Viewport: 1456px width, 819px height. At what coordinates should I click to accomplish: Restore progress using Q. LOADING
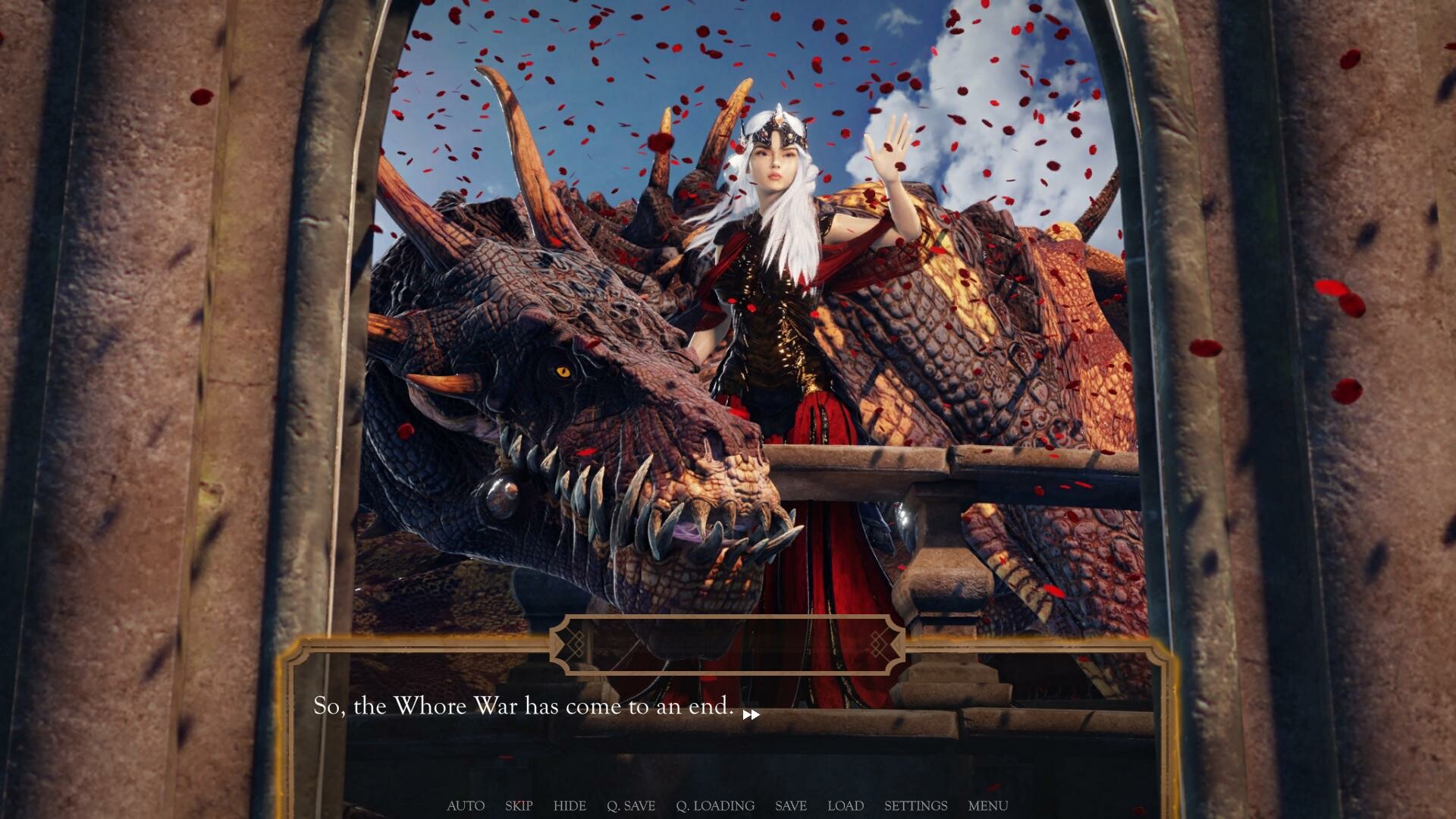715,806
